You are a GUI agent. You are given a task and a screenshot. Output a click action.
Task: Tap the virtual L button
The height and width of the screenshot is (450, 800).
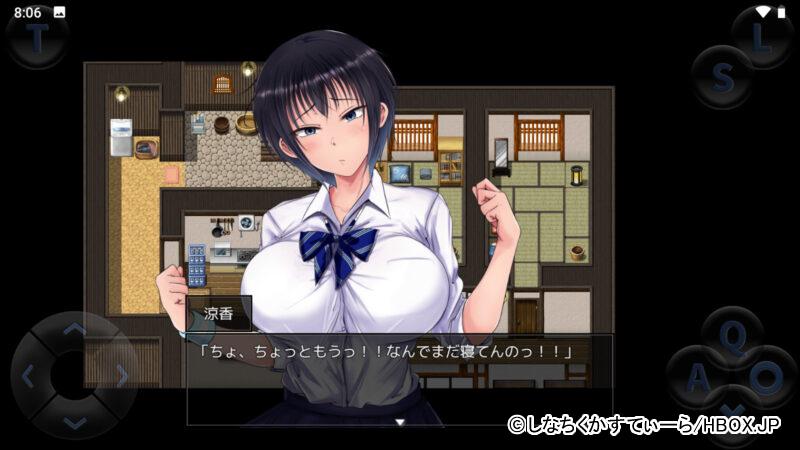pos(762,39)
